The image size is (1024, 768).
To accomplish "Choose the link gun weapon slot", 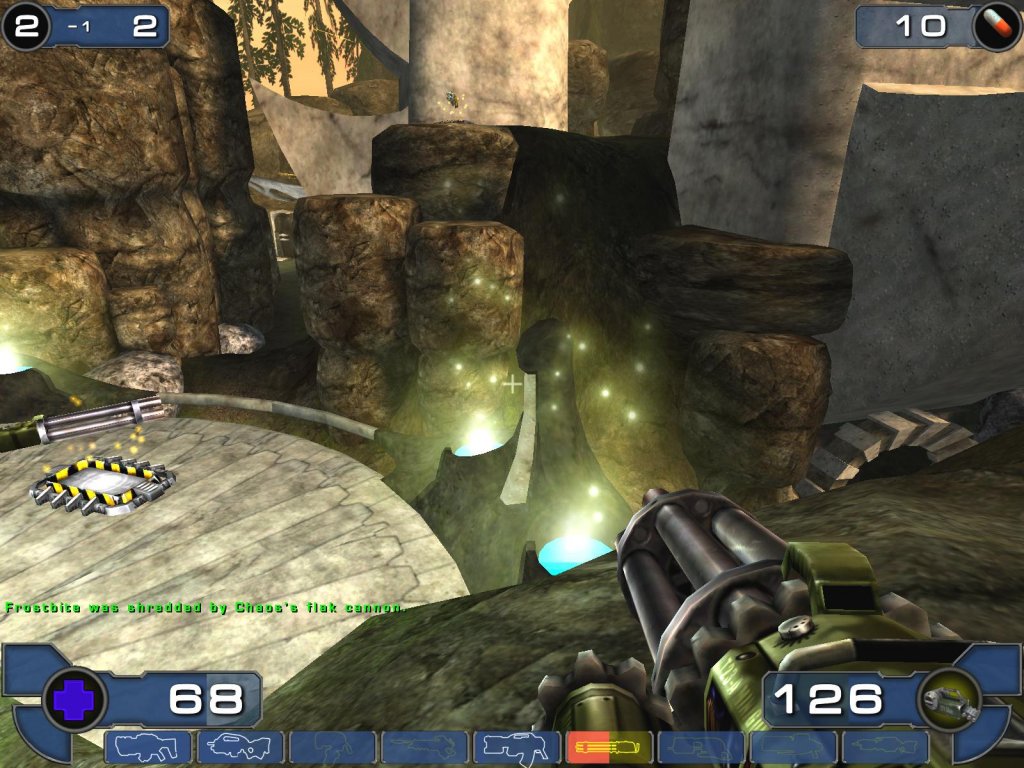I will tap(516, 747).
